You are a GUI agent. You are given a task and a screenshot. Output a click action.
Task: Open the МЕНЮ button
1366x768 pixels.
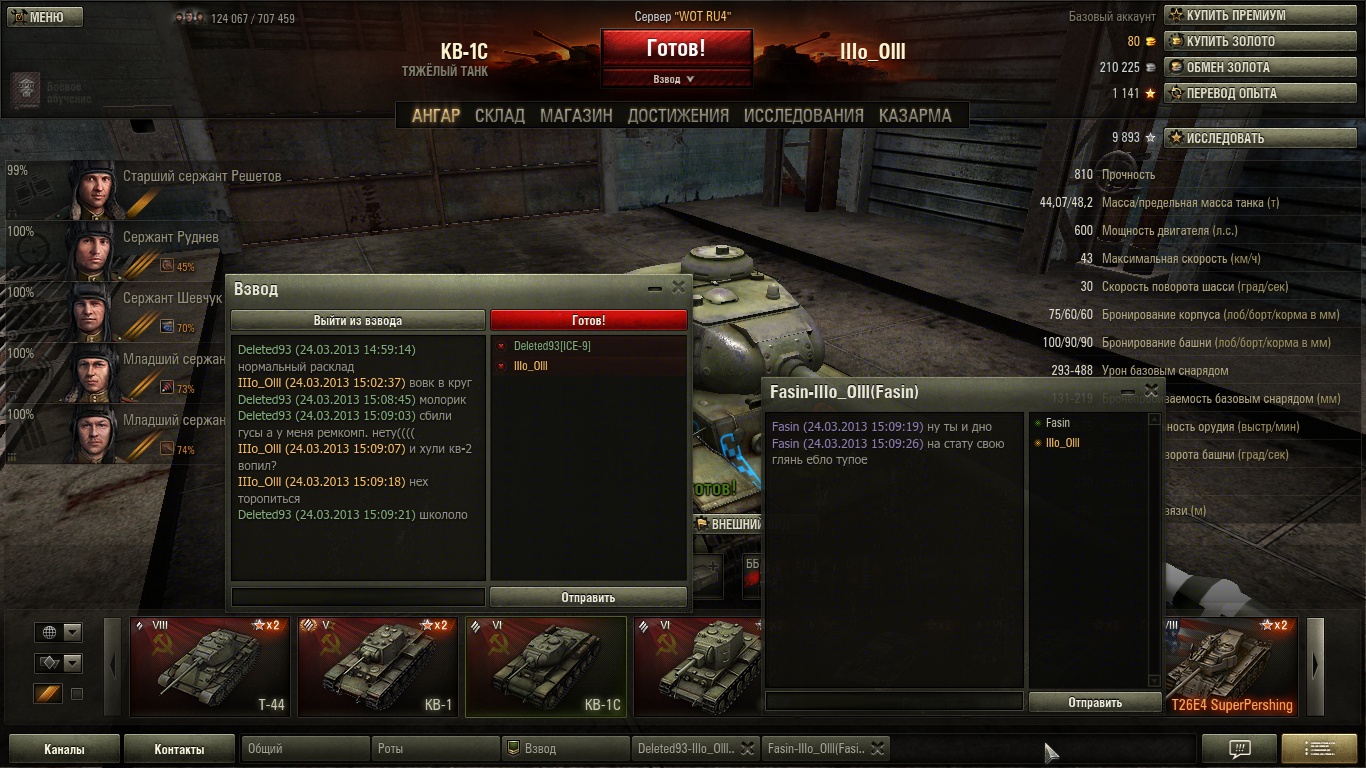45,17
